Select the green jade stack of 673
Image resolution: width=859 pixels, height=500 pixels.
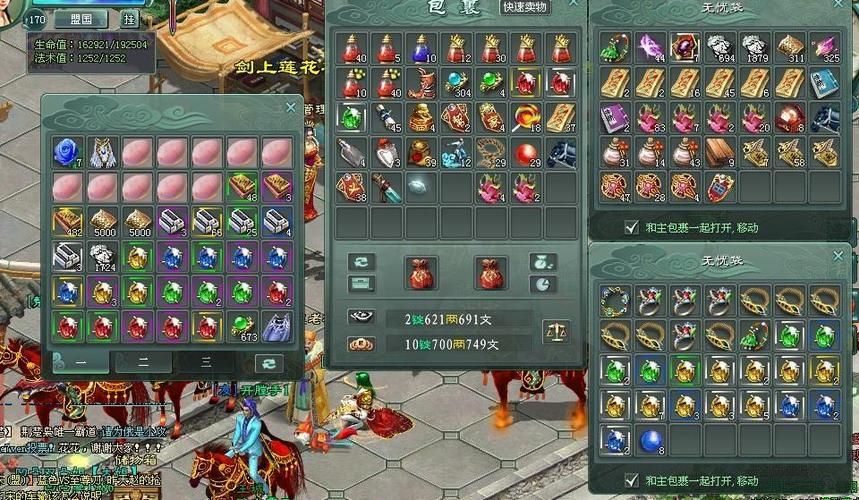coord(241,326)
